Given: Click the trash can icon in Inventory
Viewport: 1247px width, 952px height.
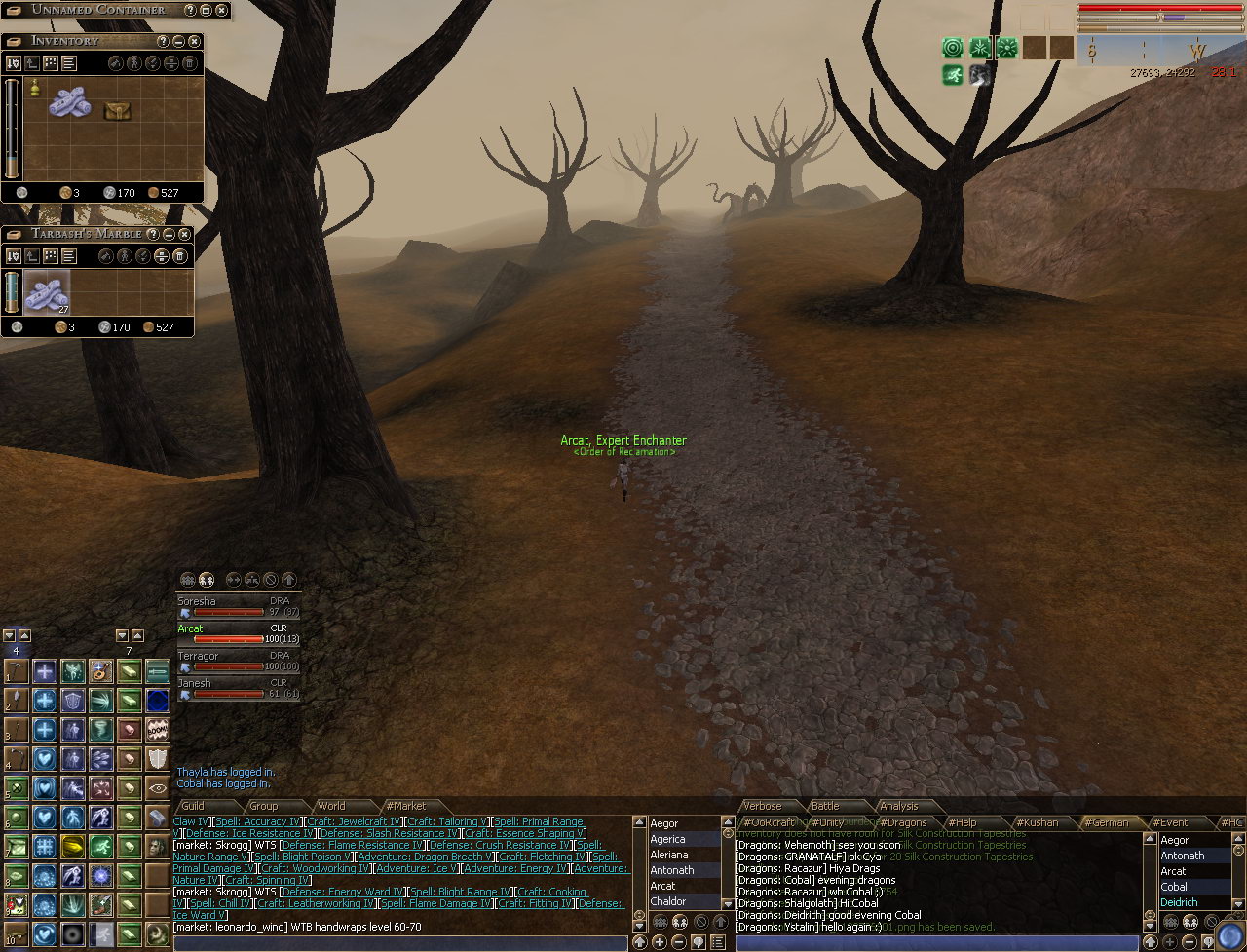Looking at the screenshot, I should point(189,63).
